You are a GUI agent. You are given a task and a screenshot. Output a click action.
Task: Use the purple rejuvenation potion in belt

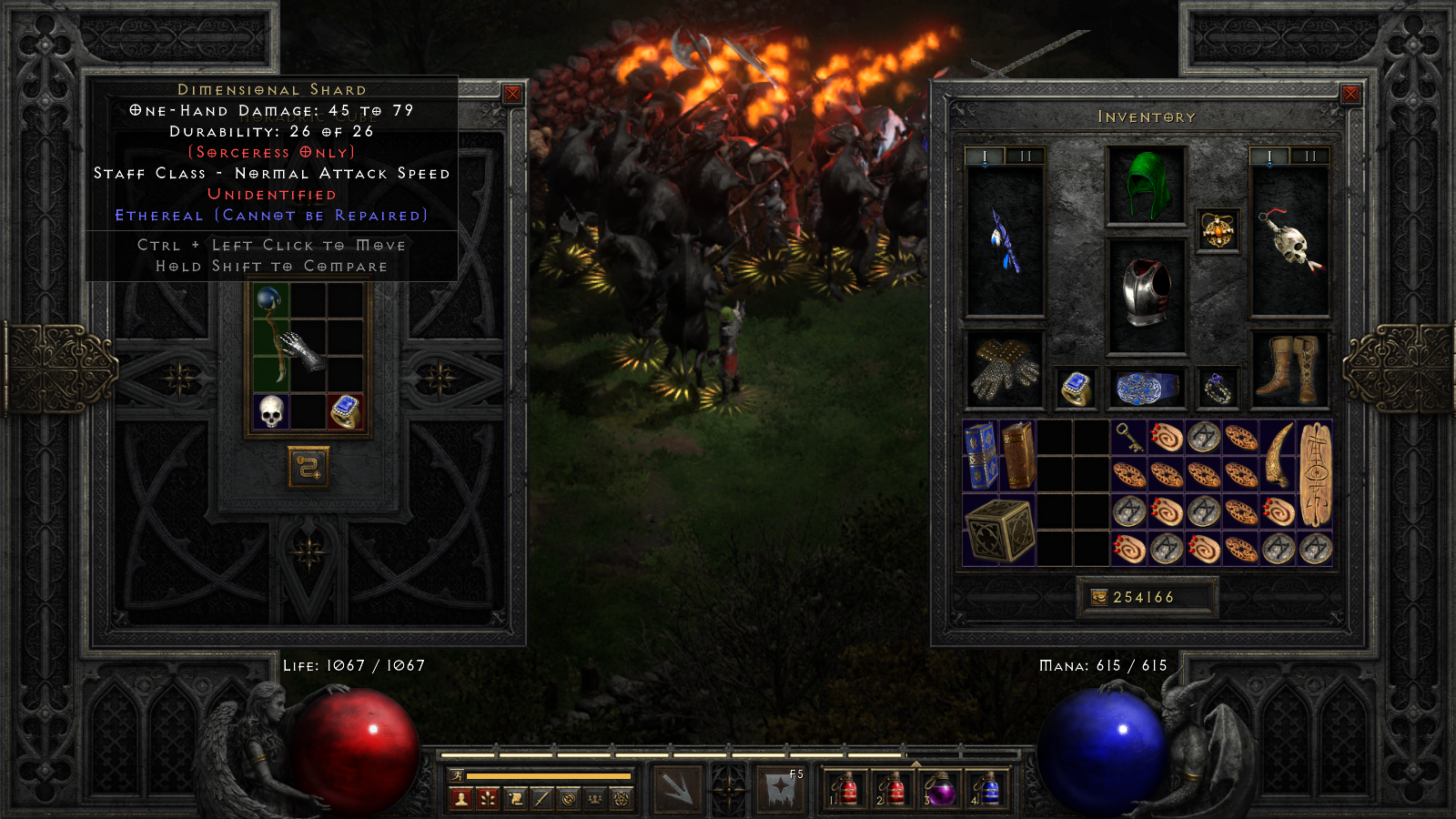(939, 789)
